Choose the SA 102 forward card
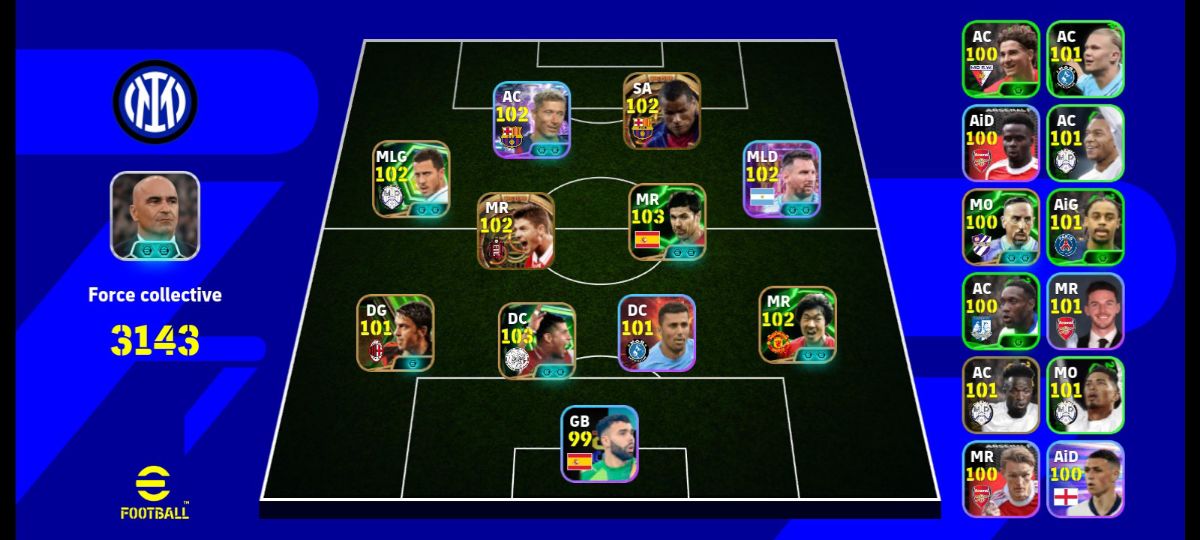 [x=662, y=111]
